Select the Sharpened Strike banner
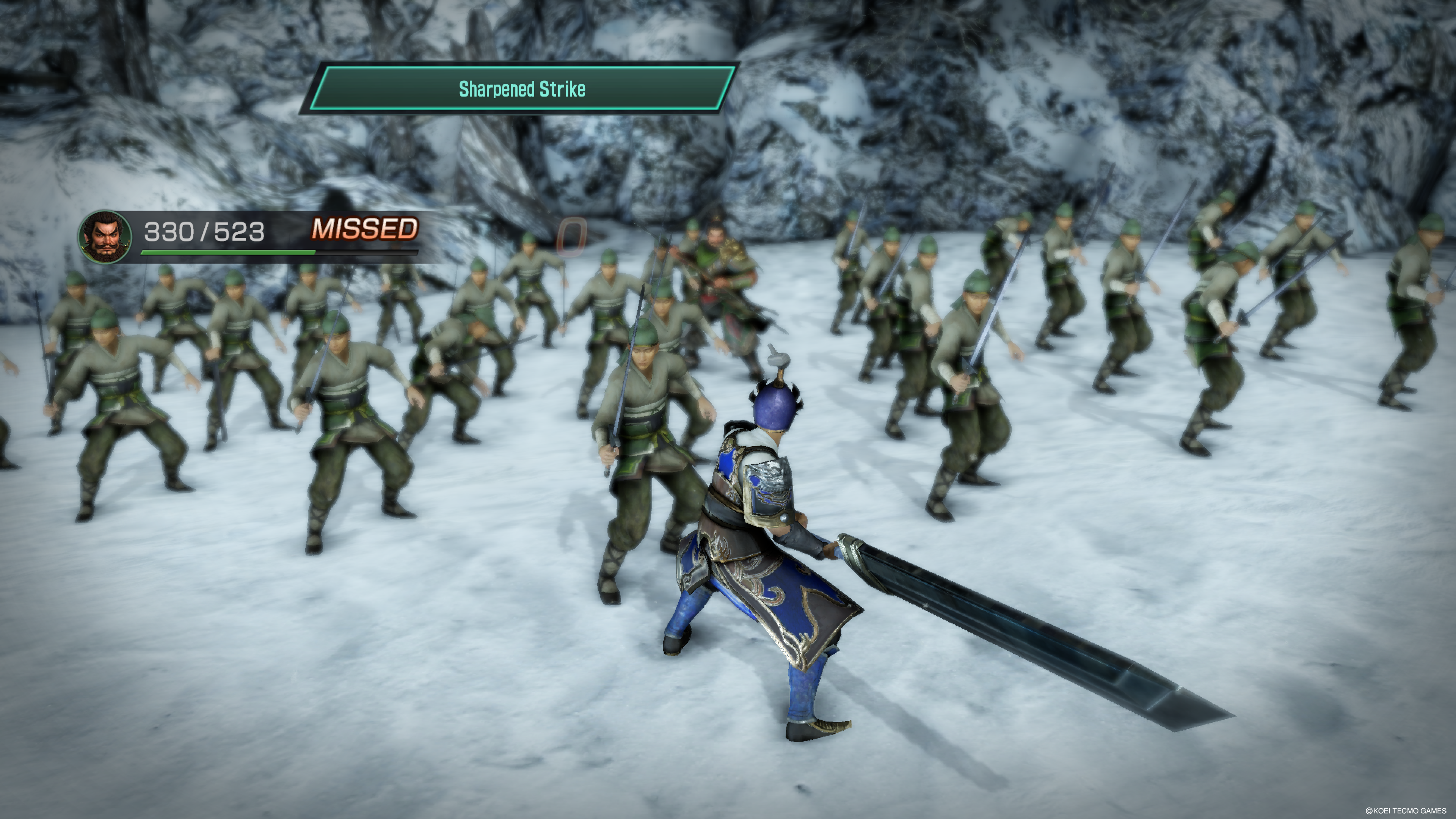This screenshot has height=819, width=1456. click(x=522, y=89)
